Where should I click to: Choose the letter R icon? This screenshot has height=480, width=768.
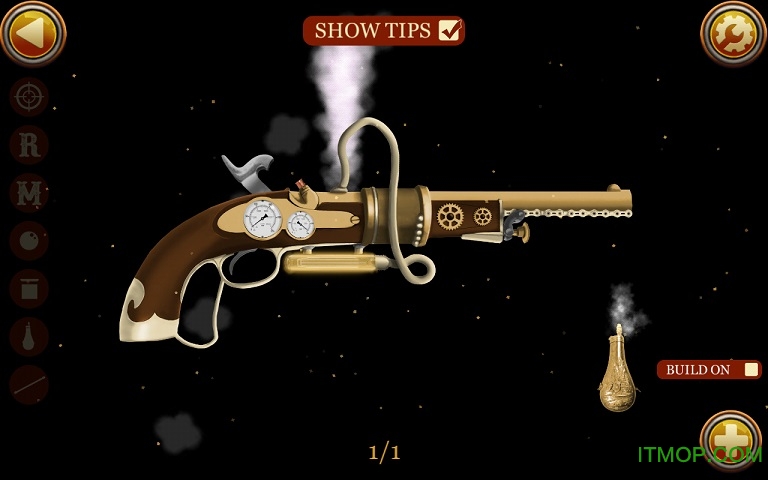pos(29,145)
